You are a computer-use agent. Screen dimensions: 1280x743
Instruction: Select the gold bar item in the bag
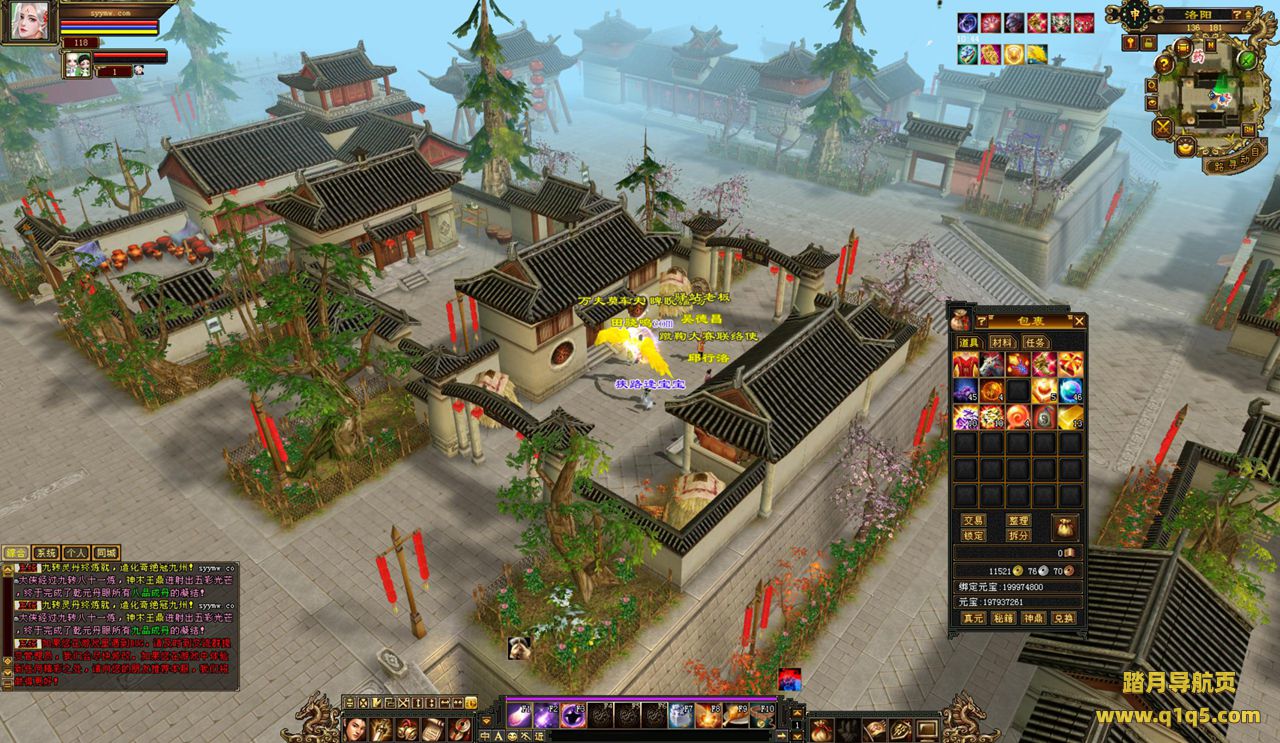click(1070, 415)
